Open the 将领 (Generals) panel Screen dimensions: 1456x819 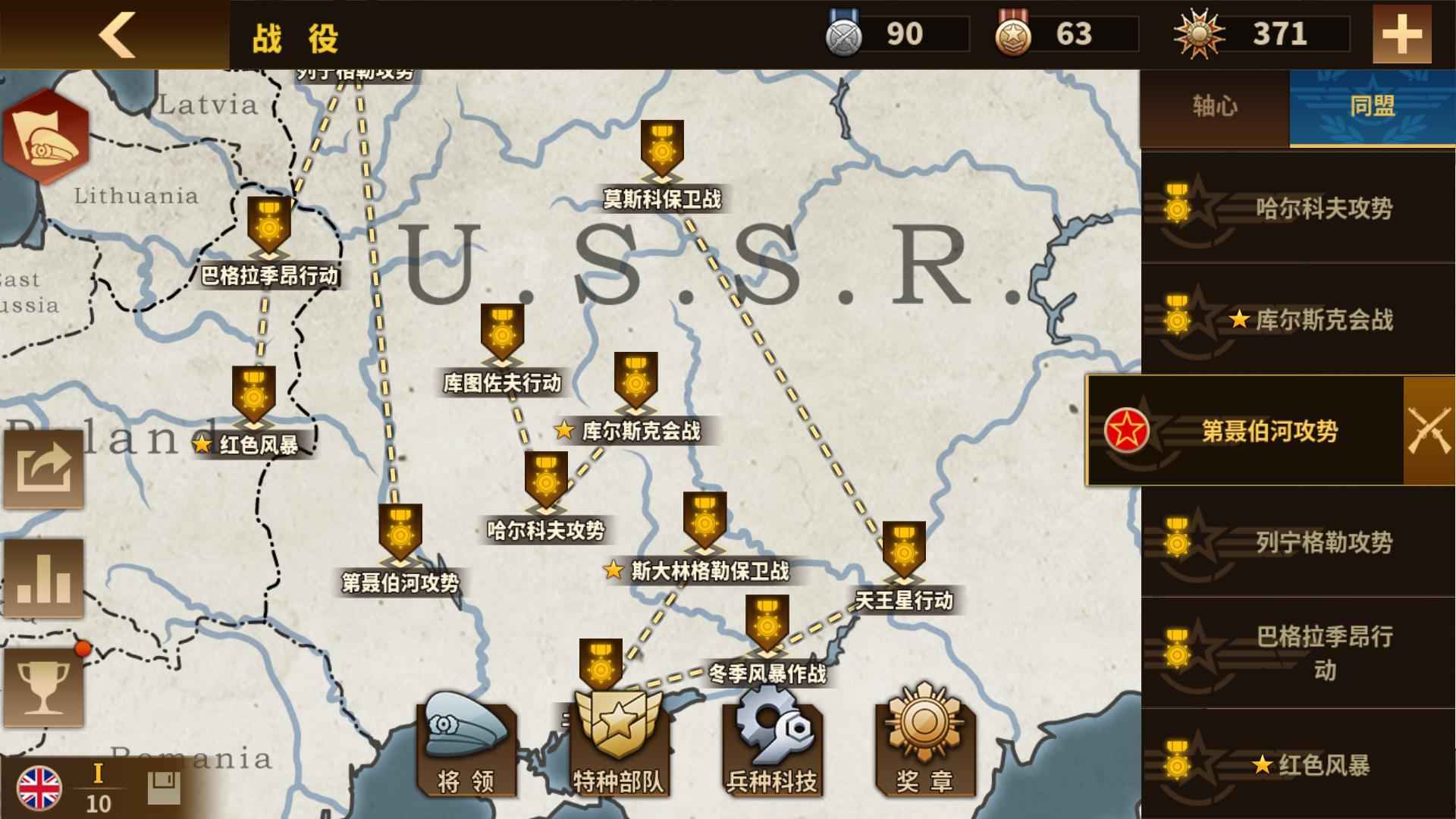464,747
